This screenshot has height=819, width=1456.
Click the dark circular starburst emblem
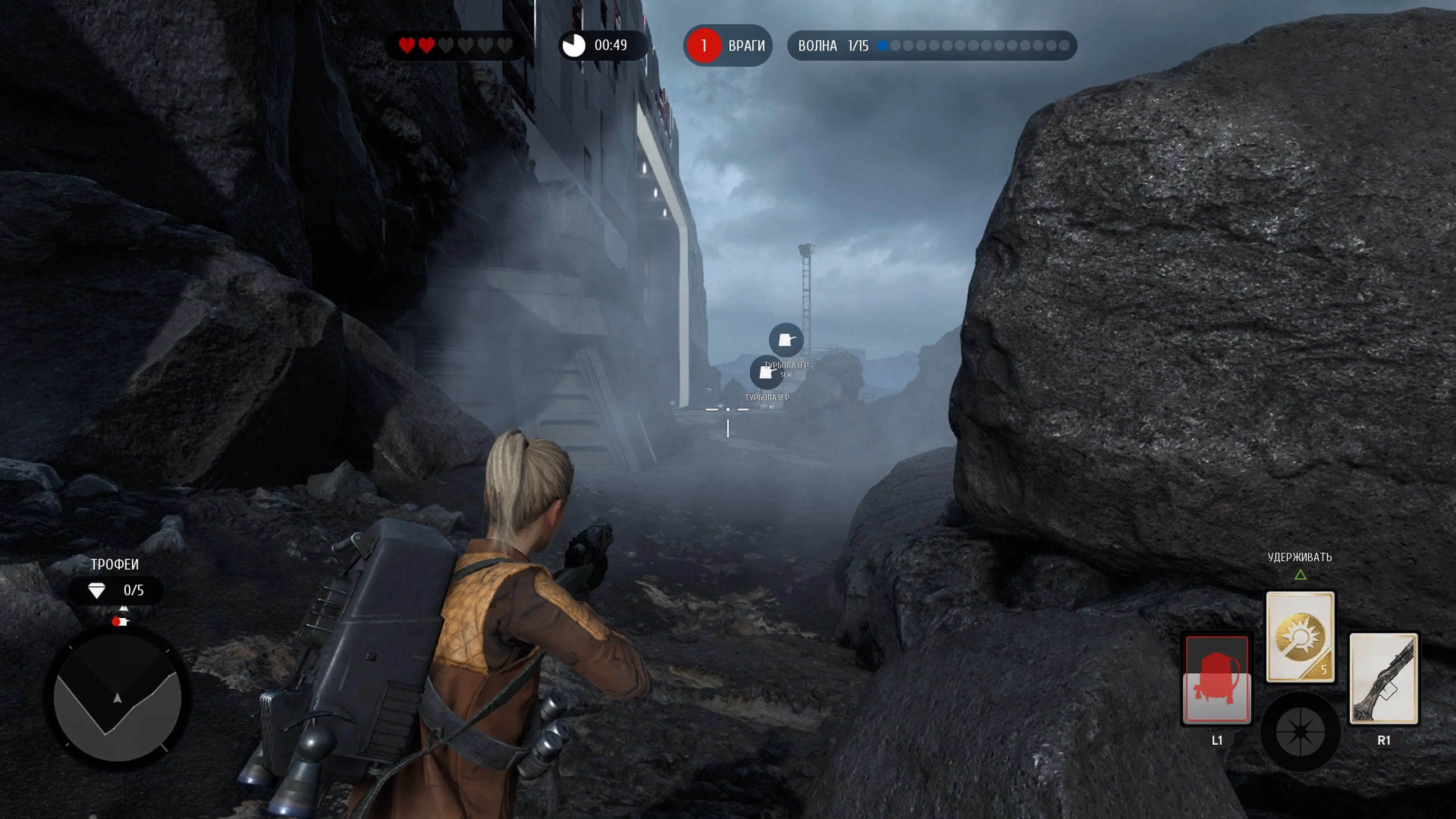click(1300, 731)
